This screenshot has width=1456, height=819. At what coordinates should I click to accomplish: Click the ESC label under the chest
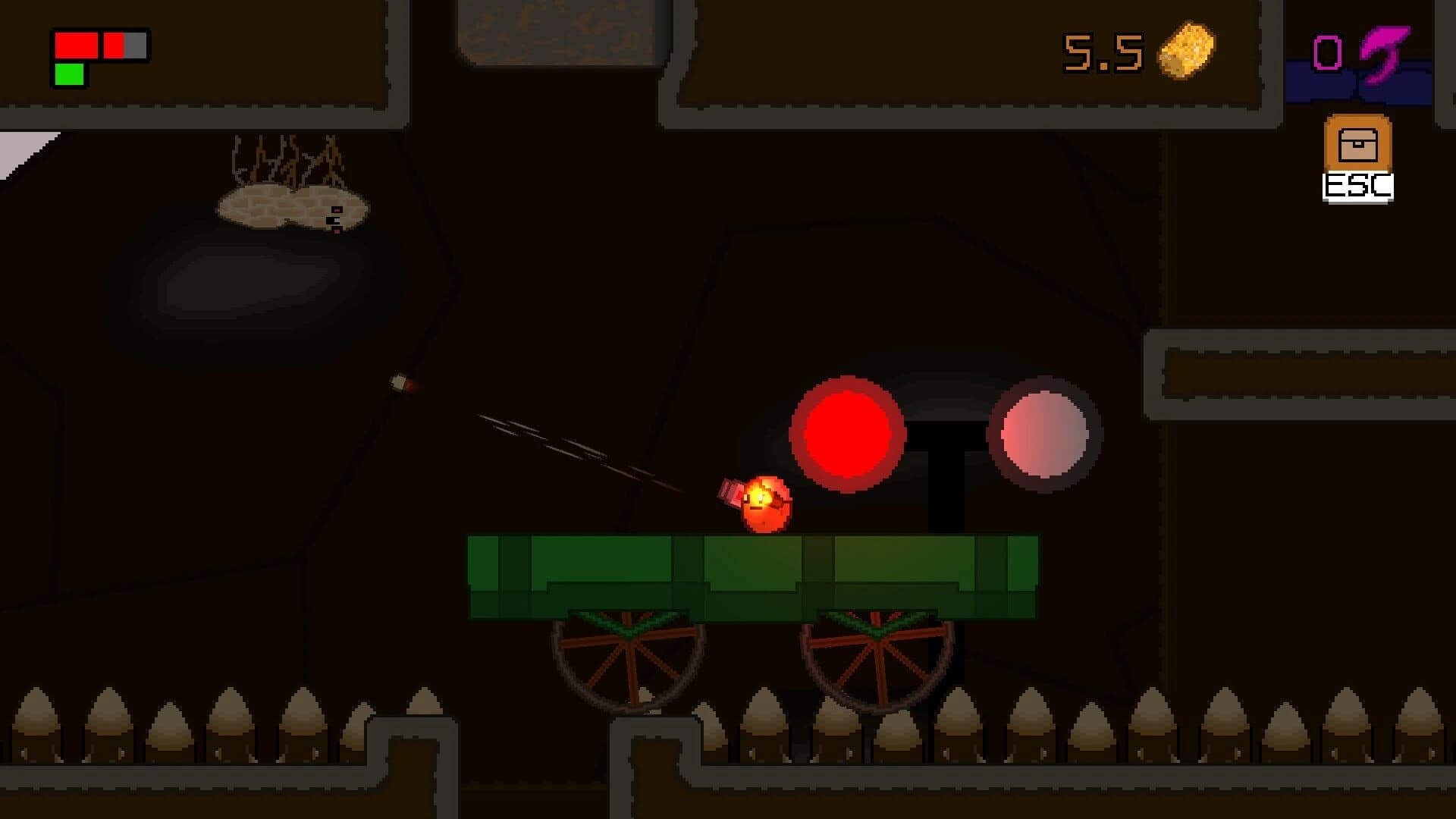tap(1358, 184)
